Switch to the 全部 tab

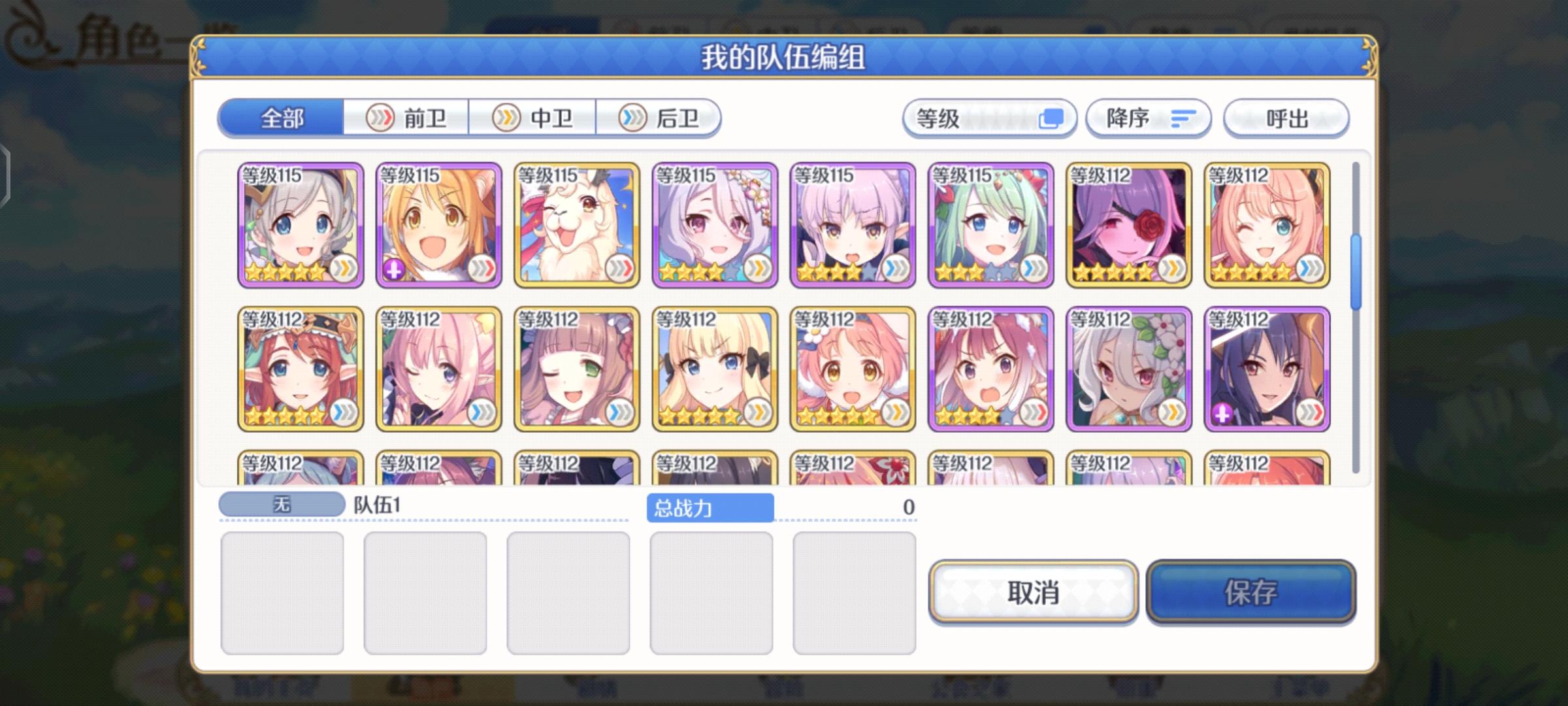pos(282,118)
